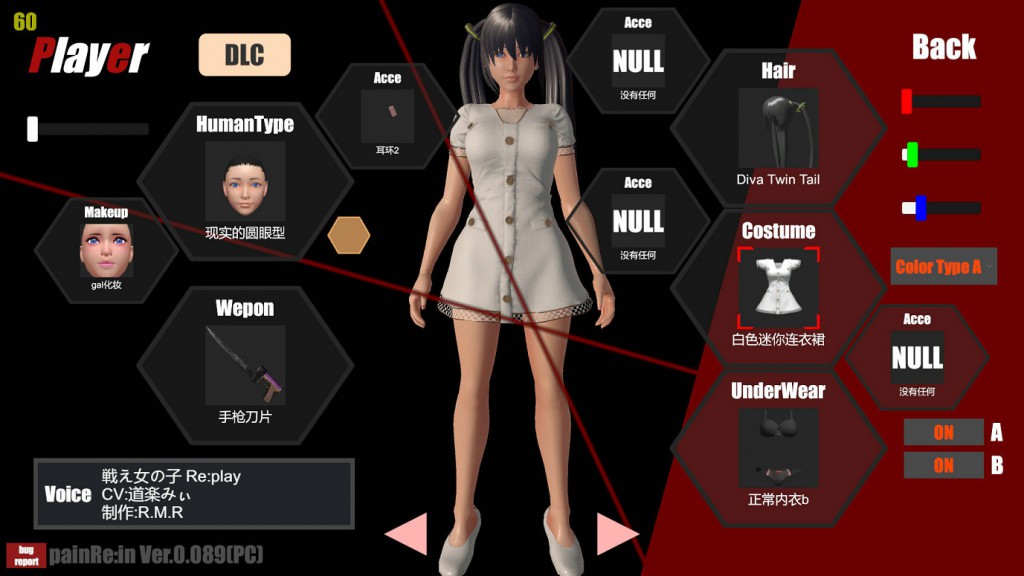
Task: Choose the Wepon slot with pistol blade
Action: pos(245,364)
